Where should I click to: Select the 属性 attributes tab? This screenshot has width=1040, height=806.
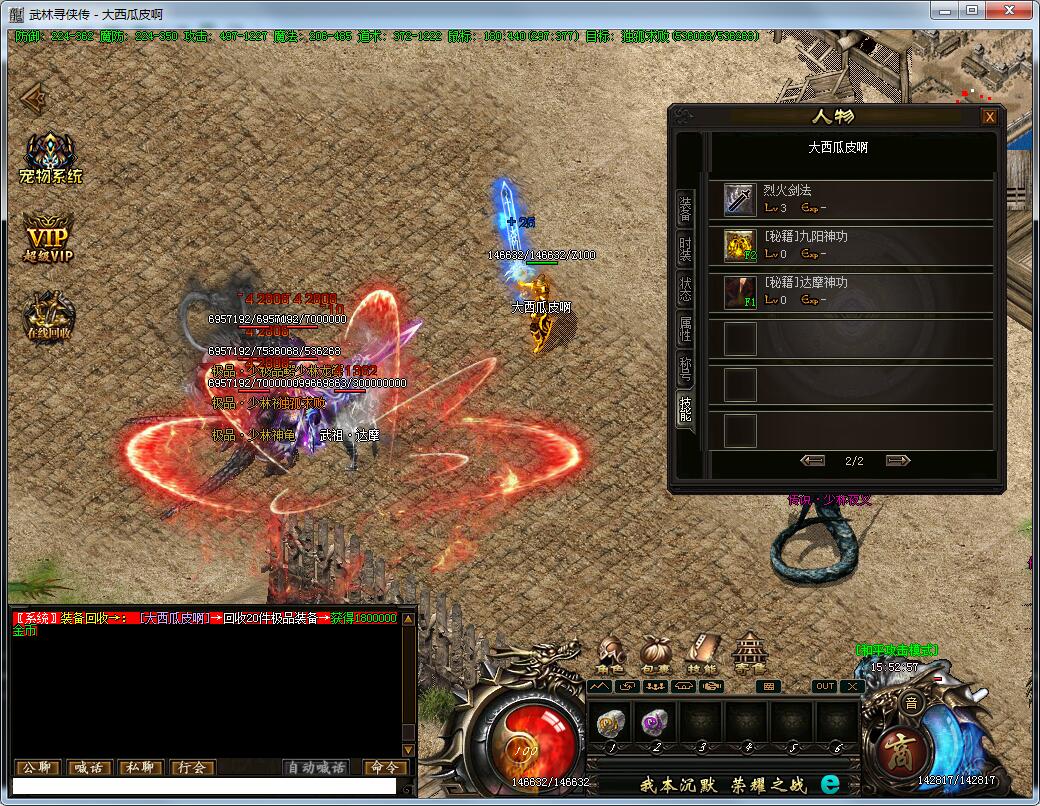pos(685,329)
